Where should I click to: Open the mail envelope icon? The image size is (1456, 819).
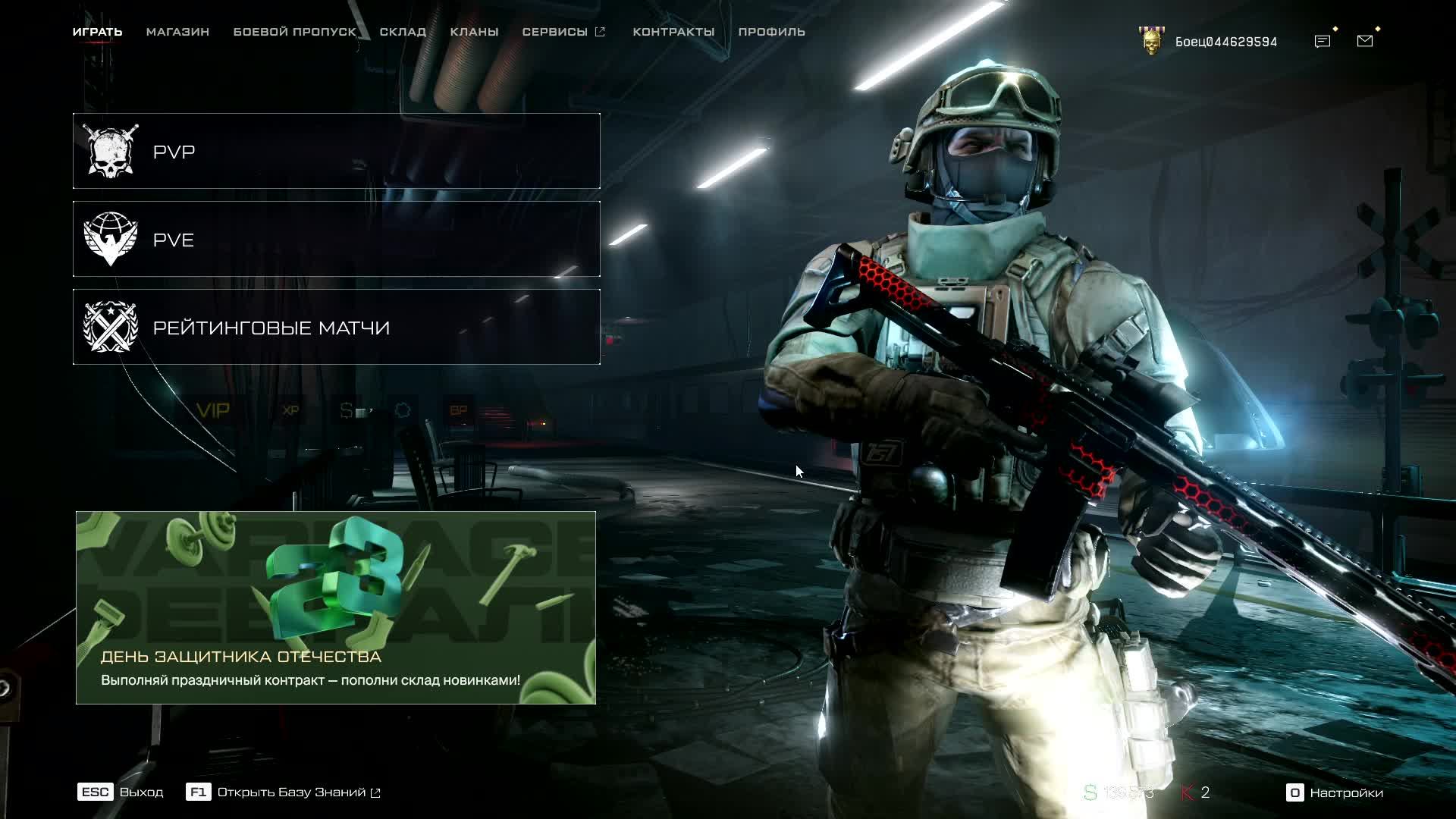pyautogui.click(x=1365, y=41)
